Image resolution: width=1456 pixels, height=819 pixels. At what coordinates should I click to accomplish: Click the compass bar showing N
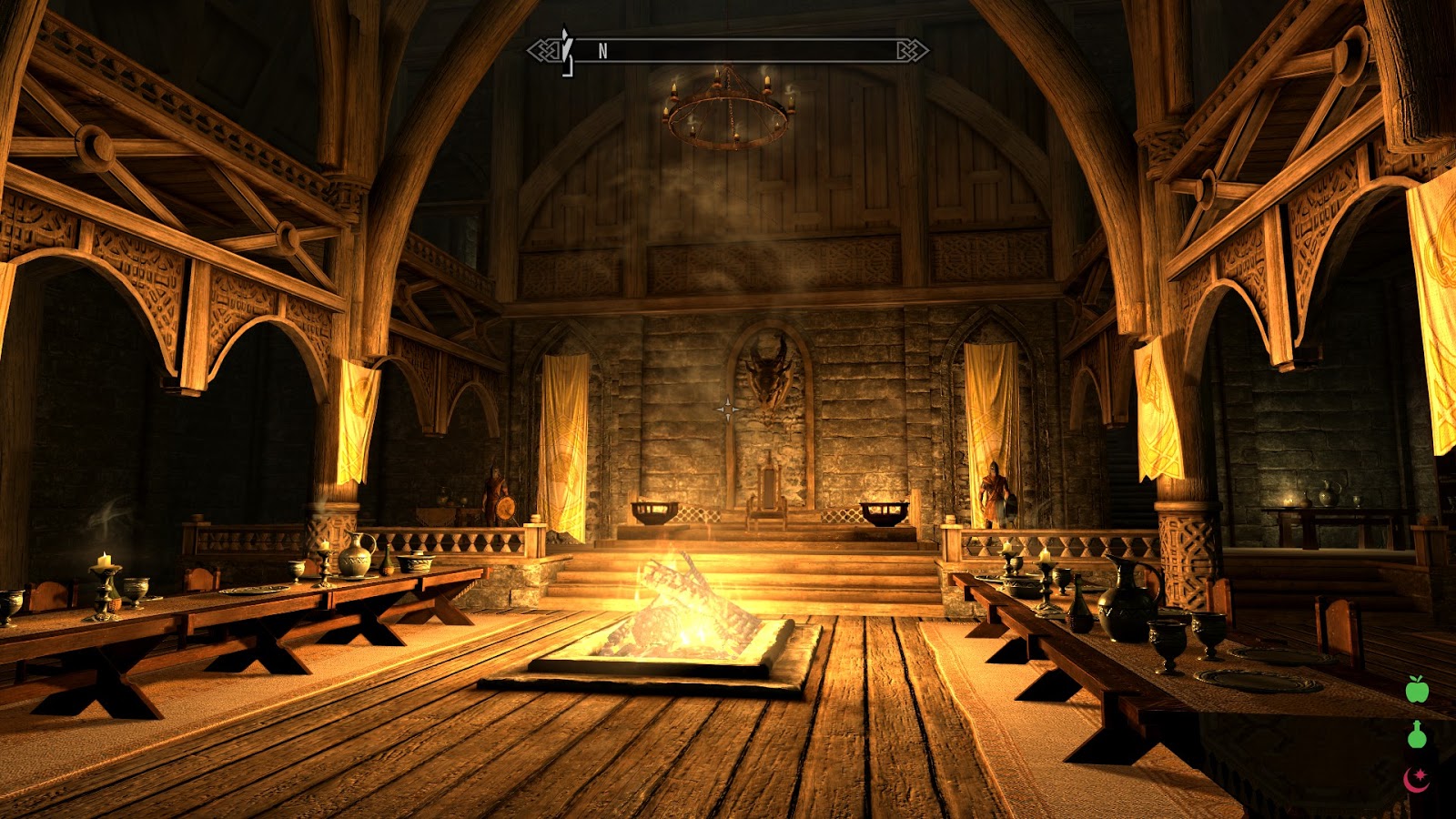click(728, 51)
